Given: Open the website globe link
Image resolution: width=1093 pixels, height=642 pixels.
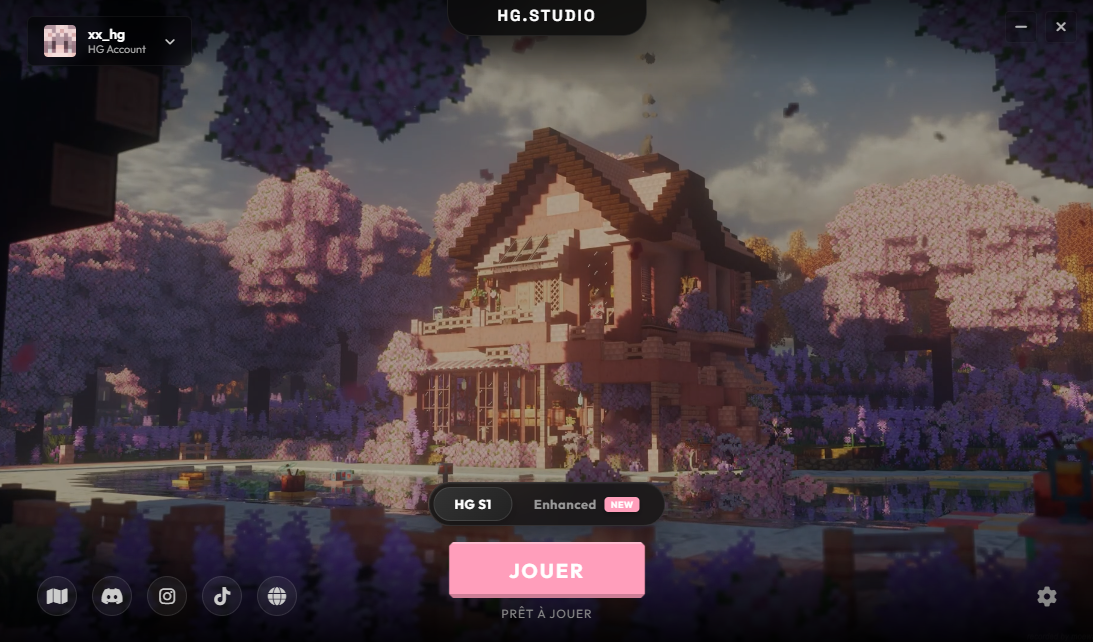Looking at the screenshot, I should tap(277, 597).
